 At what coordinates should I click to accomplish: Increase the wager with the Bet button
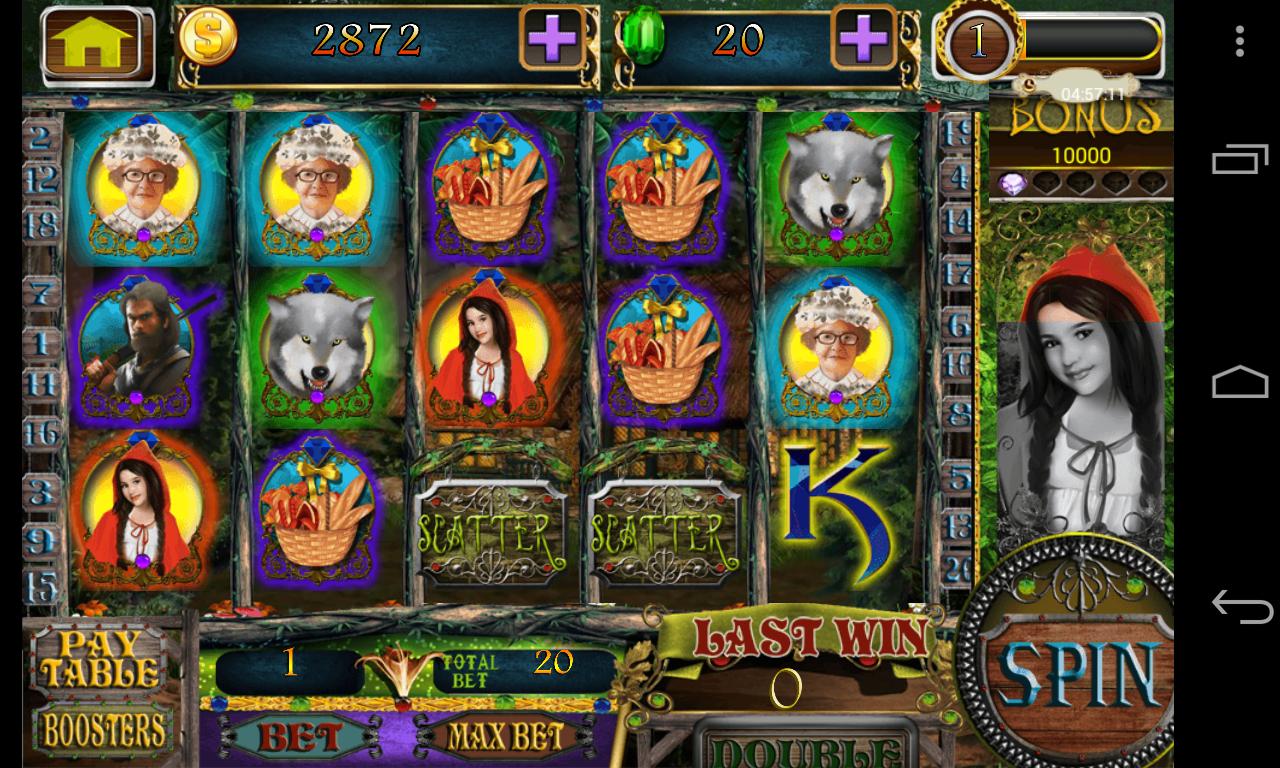(x=300, y=739)
